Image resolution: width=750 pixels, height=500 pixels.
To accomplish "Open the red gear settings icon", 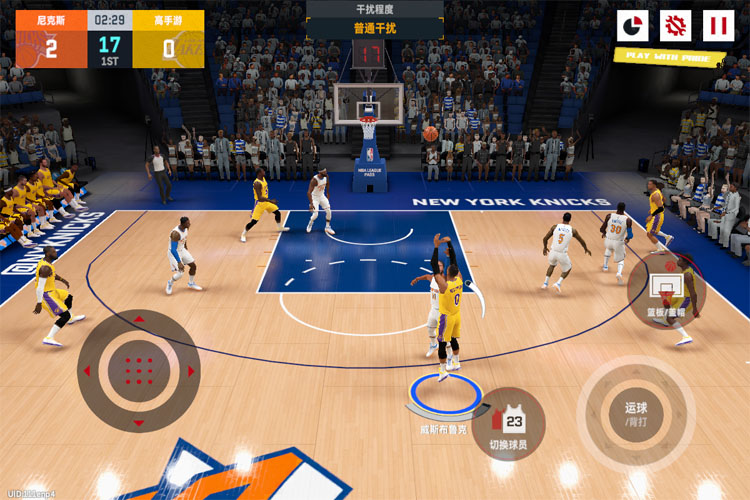I will pyautogui.click(x=676, y=26).
